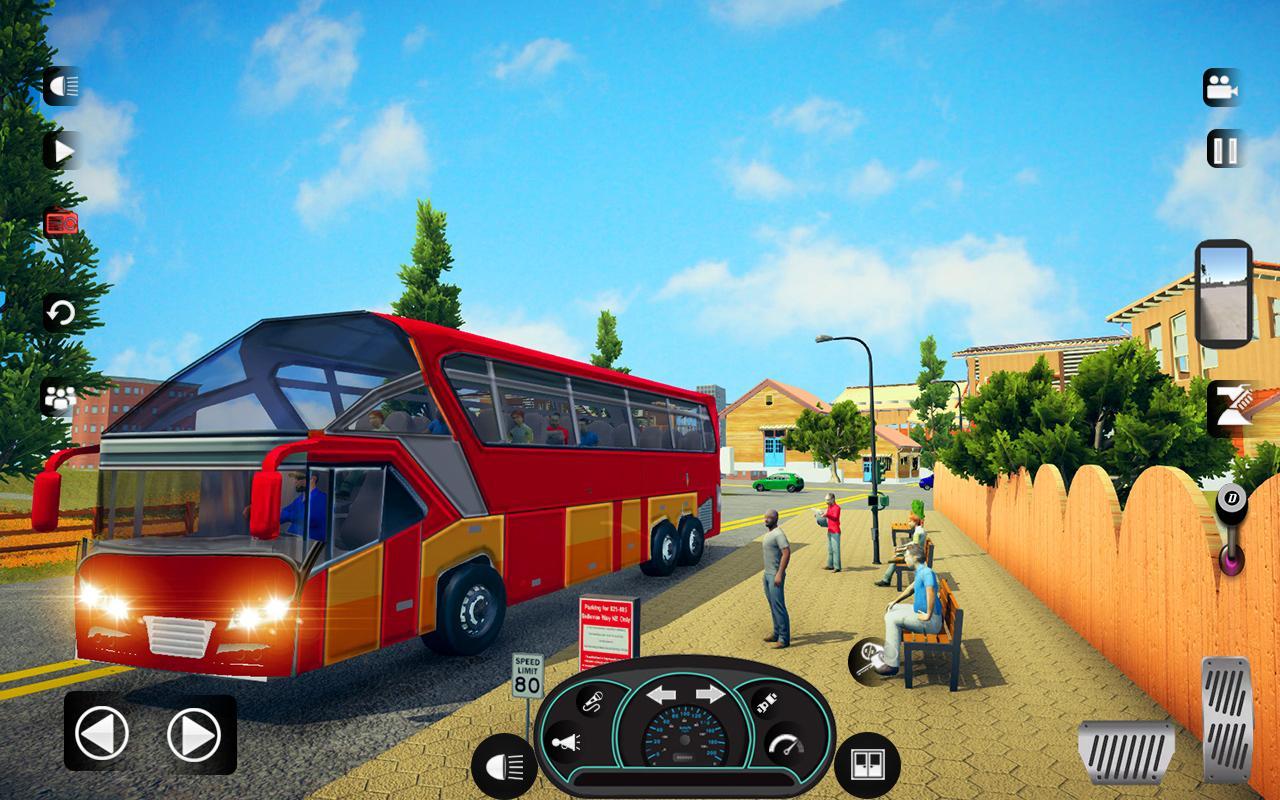Steer left with the round left arrow
The width and height of the screenshot is (1280, 800).
pos(102,735)
